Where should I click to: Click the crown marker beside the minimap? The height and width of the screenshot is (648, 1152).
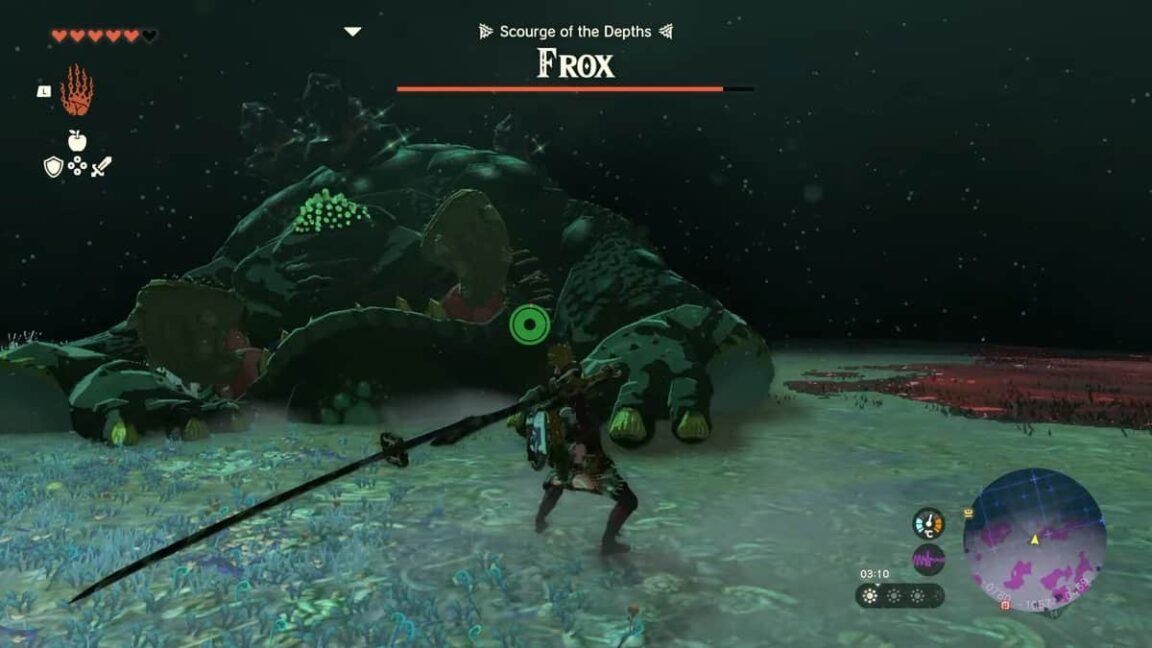[968, 513]
